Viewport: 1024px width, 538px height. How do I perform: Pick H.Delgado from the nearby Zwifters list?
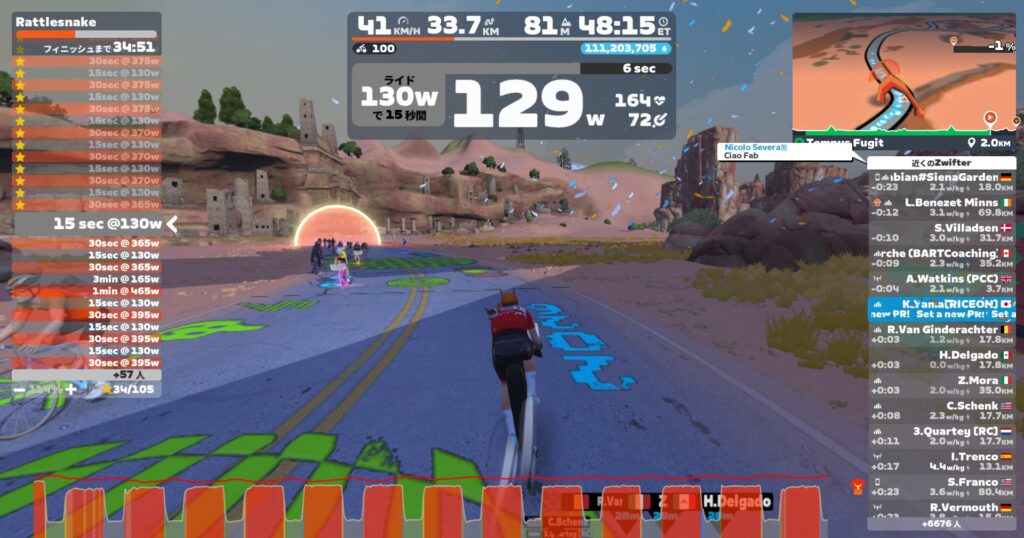[941, 355]
